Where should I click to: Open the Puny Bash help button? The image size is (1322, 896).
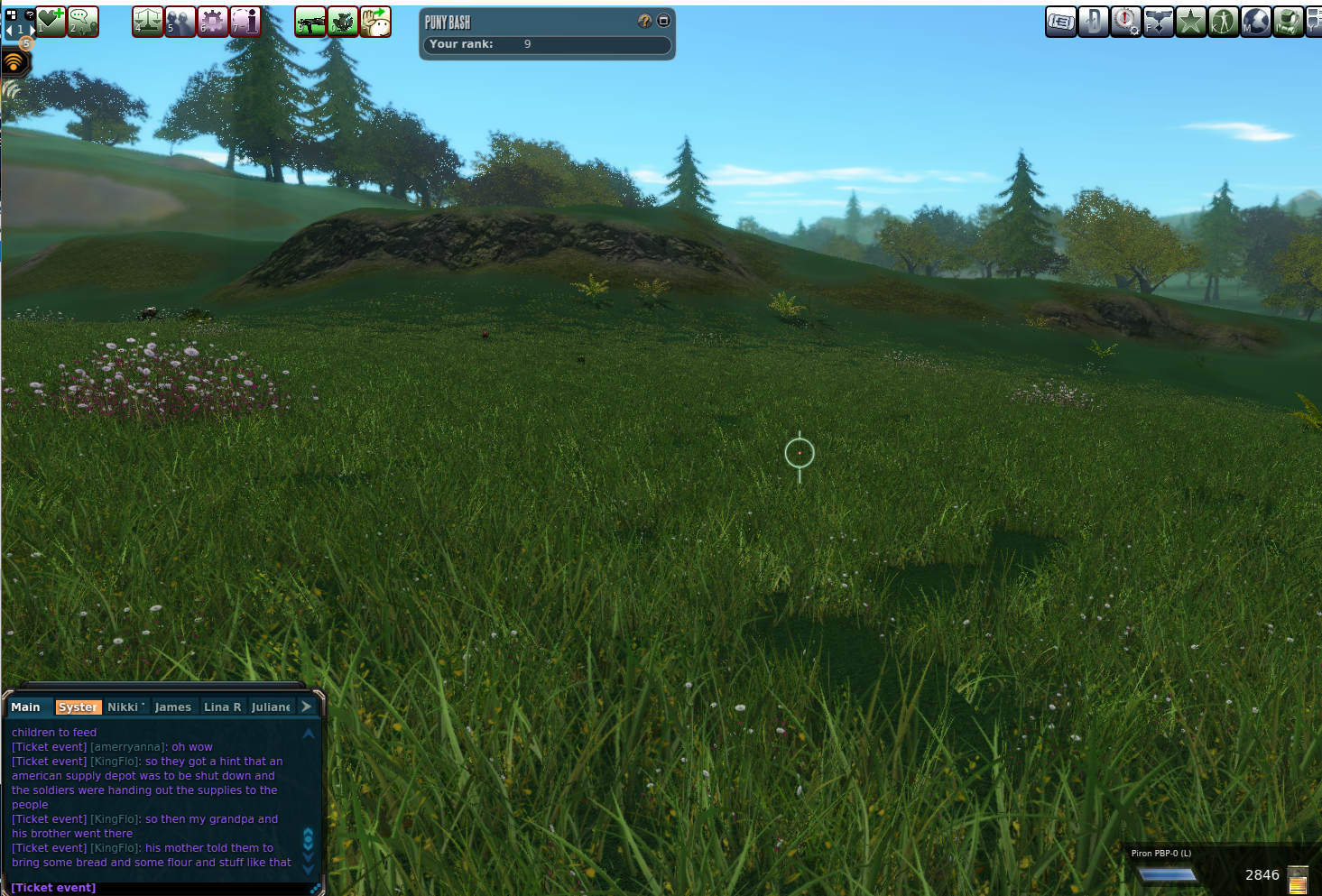click(644, 21)
